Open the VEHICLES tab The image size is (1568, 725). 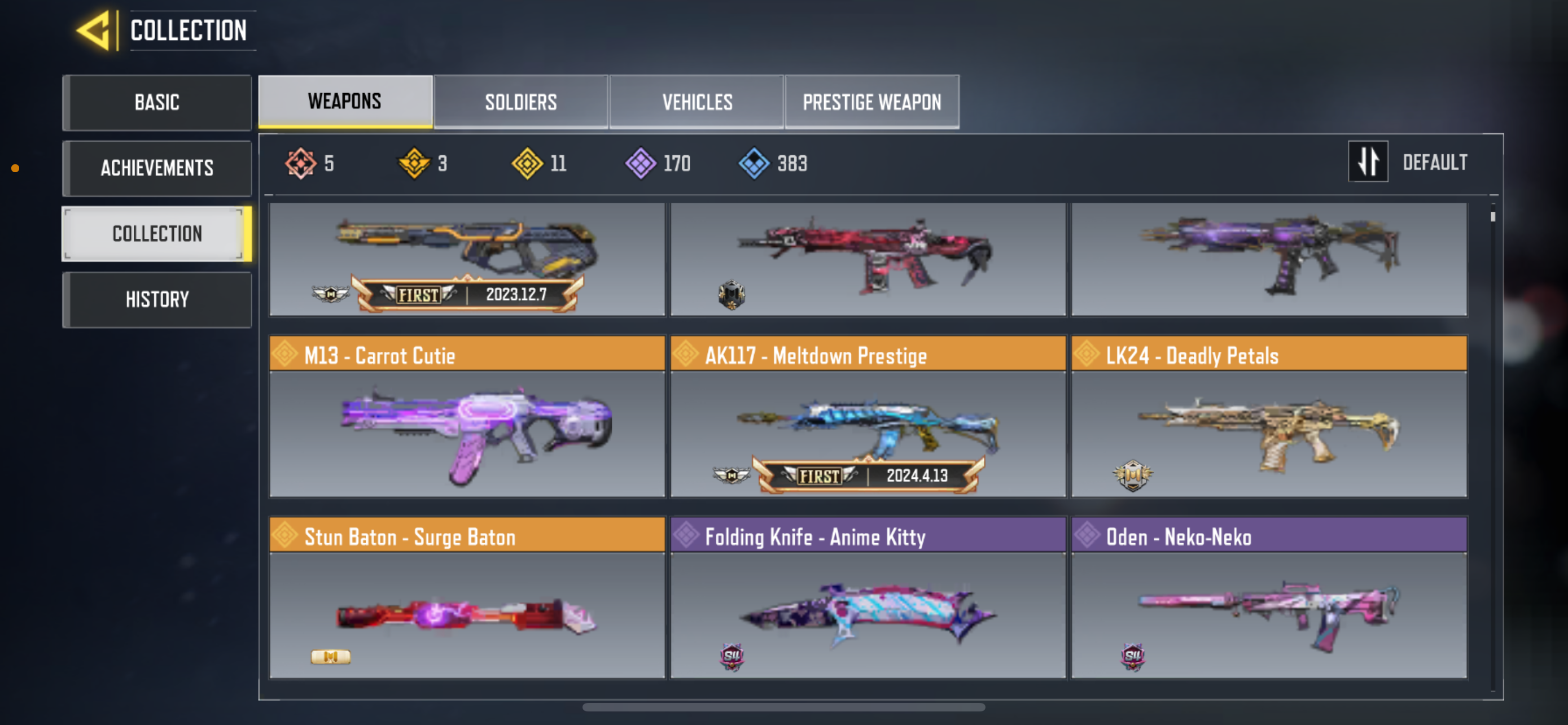point(697,102)
